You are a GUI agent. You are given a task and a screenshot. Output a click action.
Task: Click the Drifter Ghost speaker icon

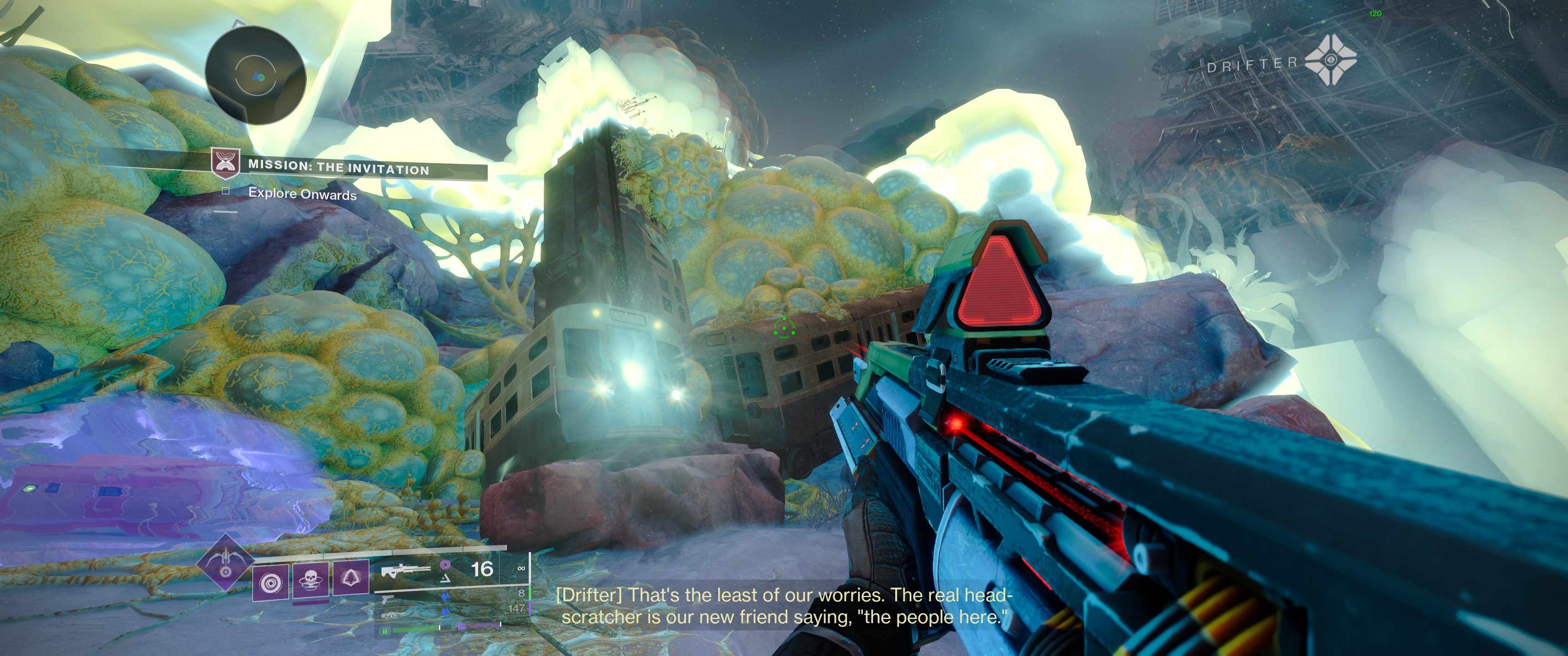click(x=1331, y=60)
